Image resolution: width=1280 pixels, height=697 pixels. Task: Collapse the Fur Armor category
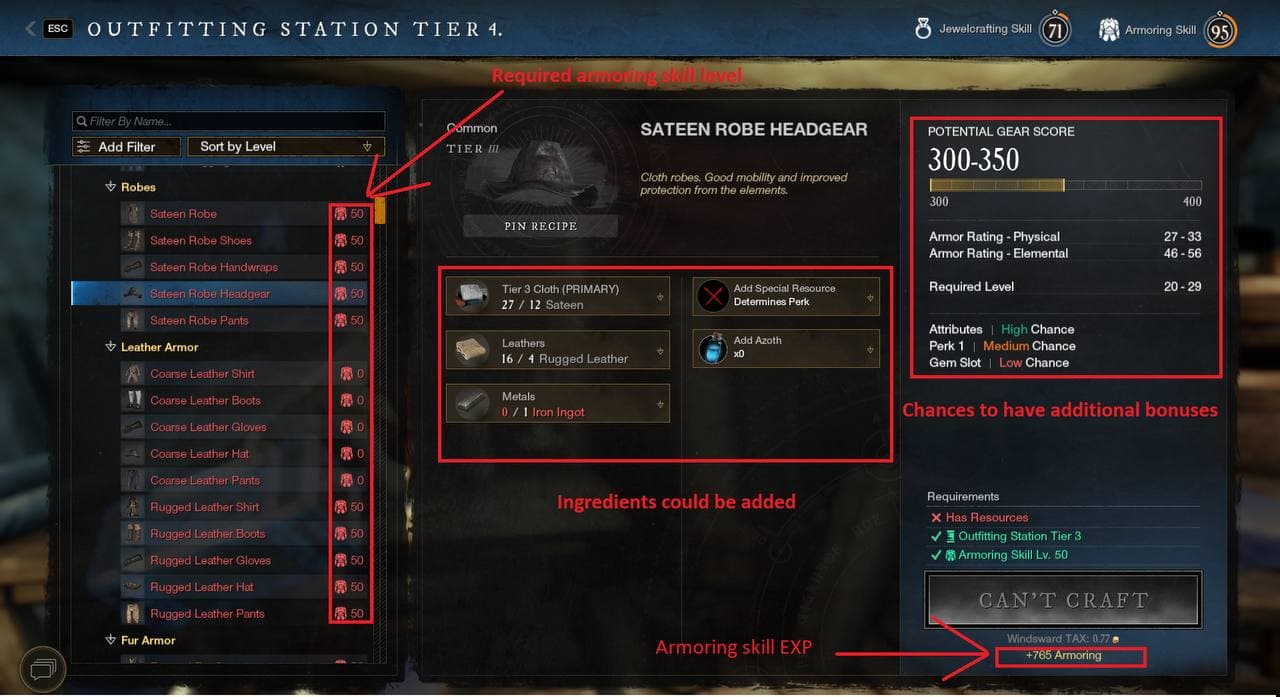(x=111, y=640)
